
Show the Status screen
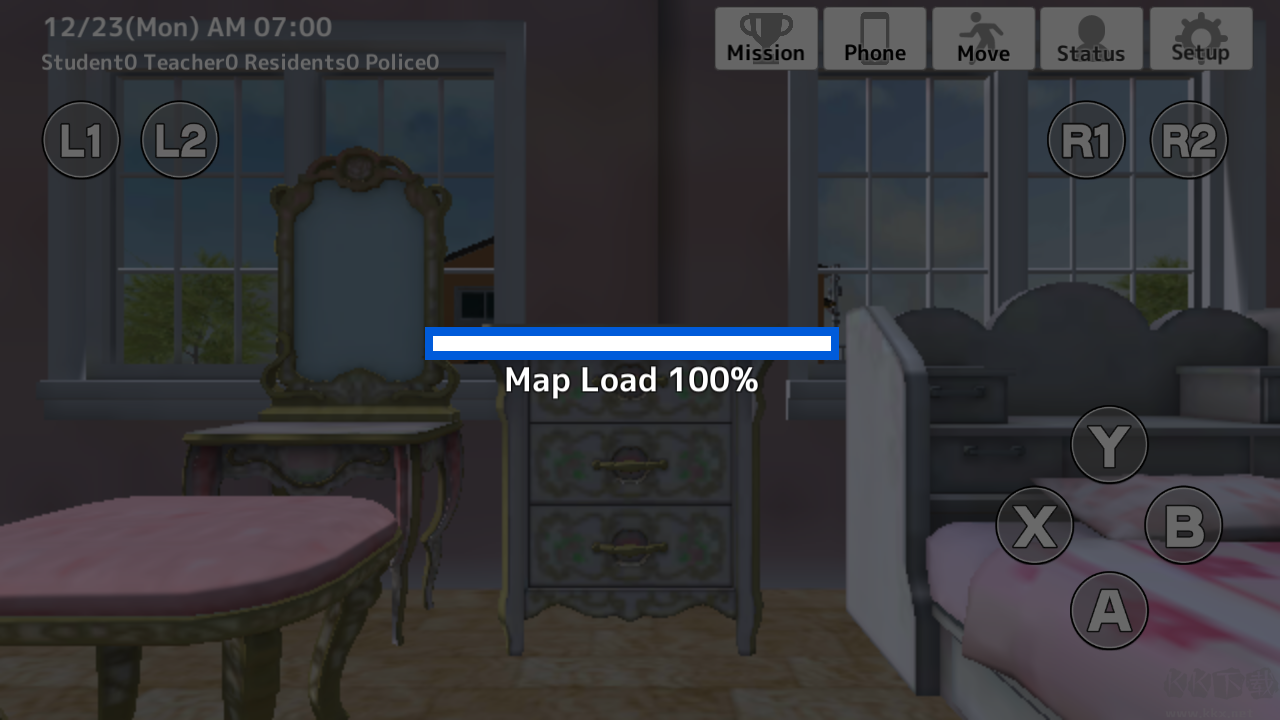tap(1091, 39)
